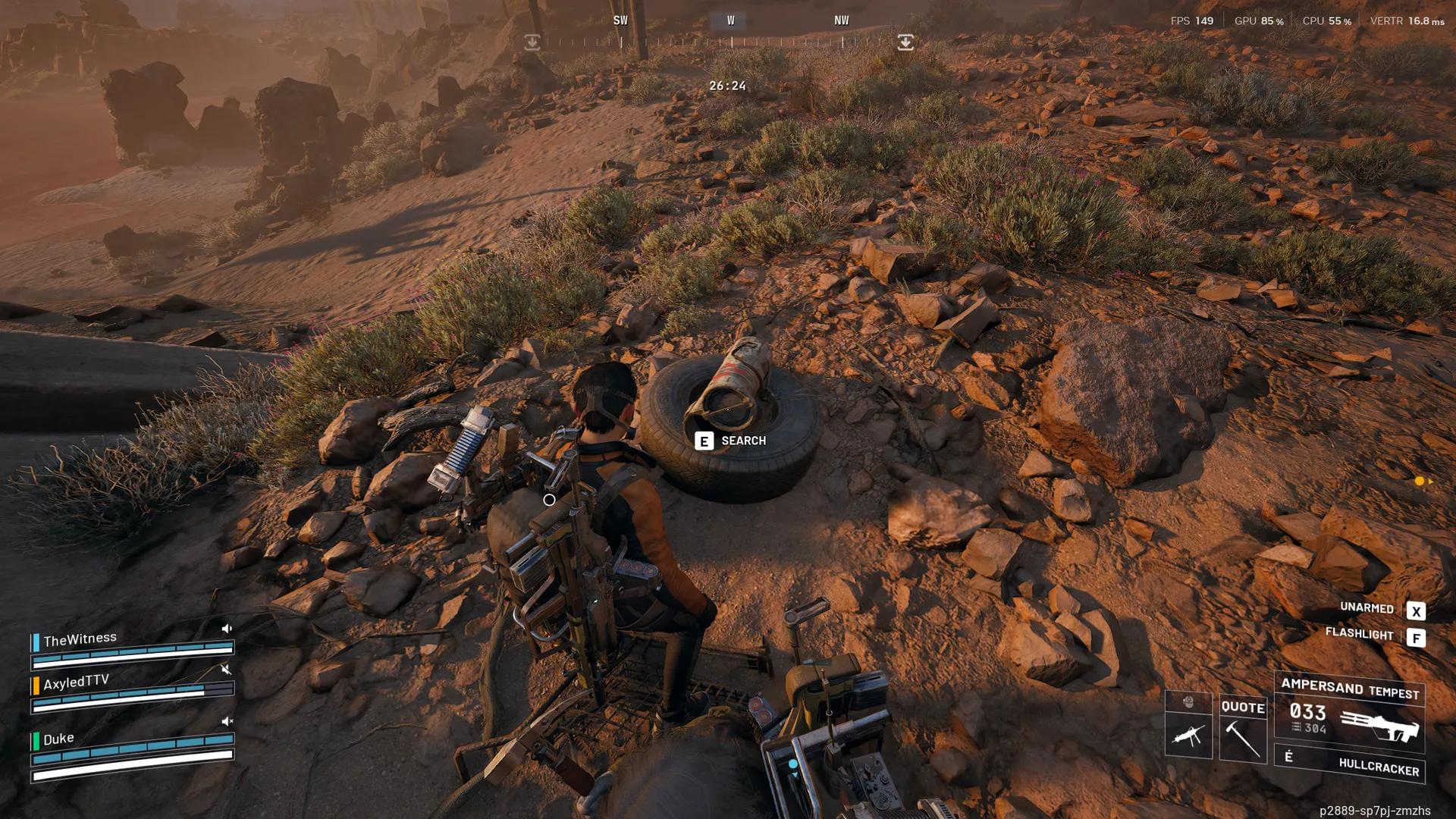Toggle Duke's muted speaker icon

pyautogui.click(x=227, y=721)
